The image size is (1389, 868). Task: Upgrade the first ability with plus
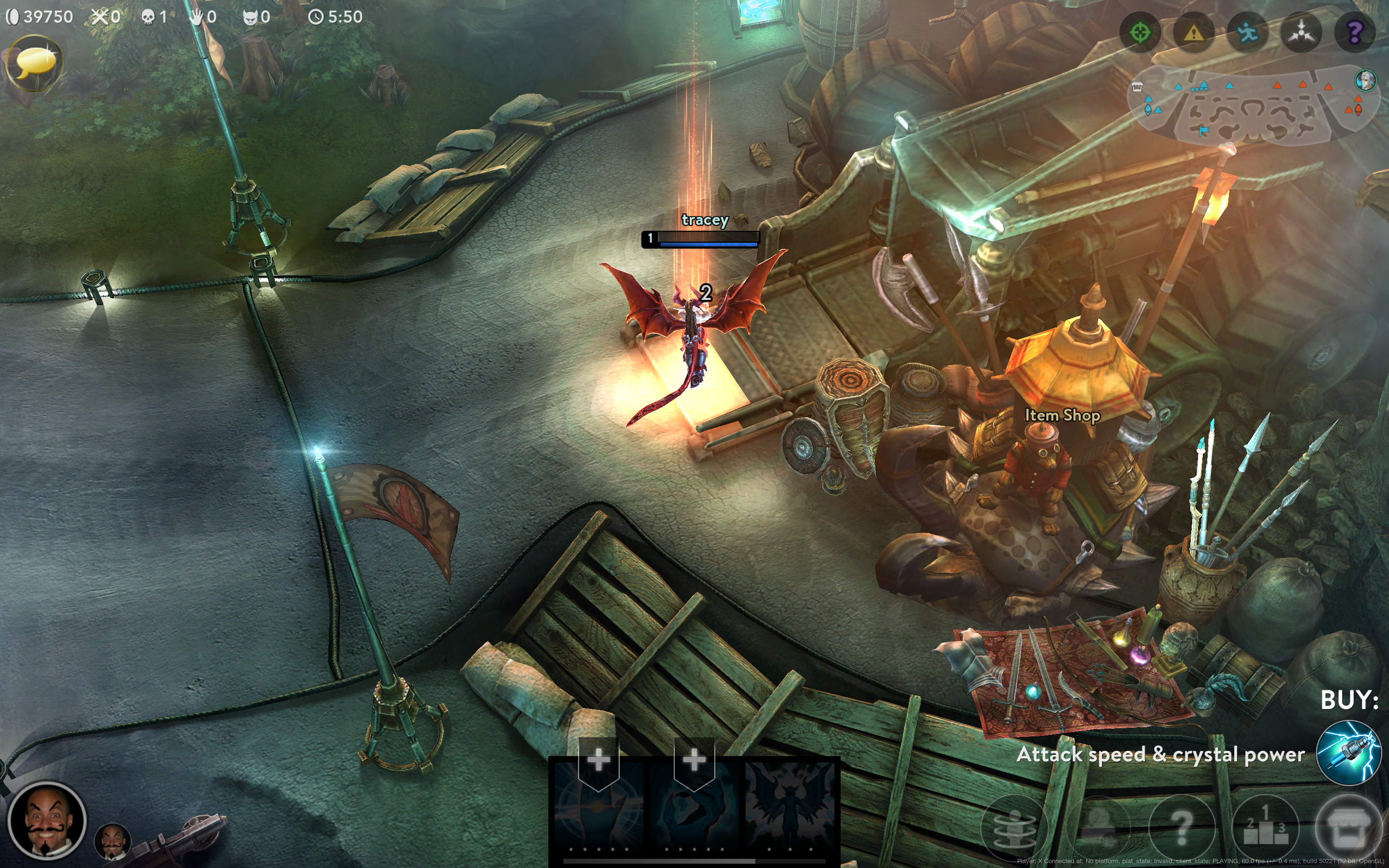coord(598,760)
